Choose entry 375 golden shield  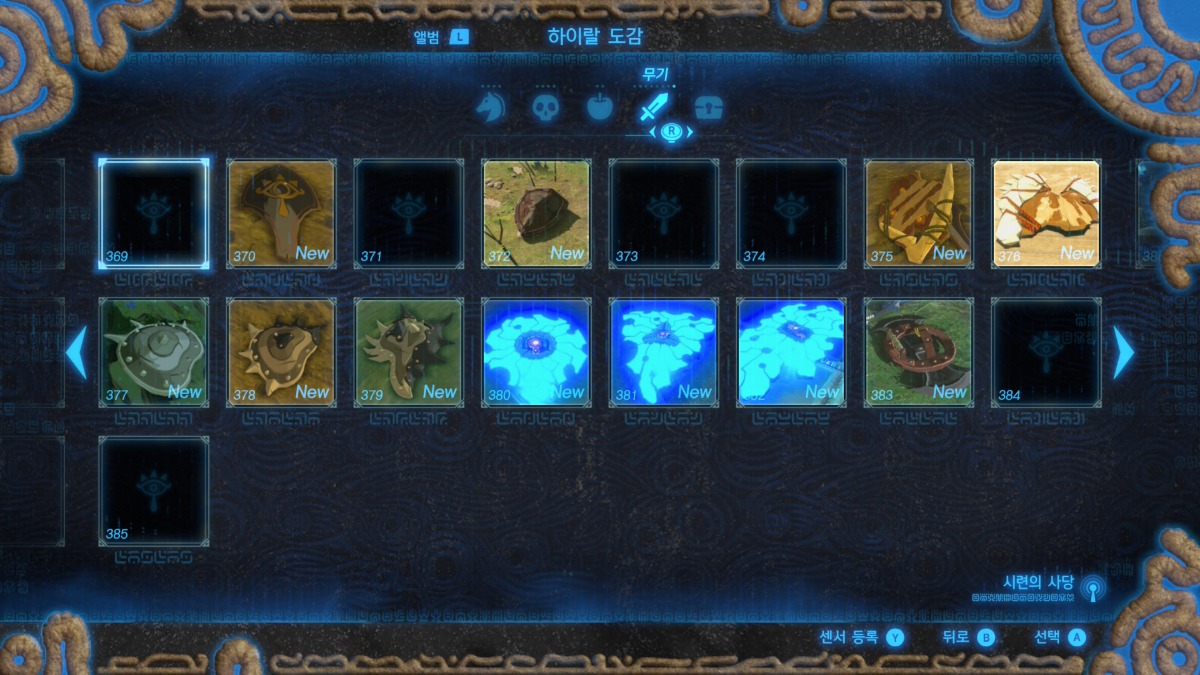pyautogui.click(x=918, y=214)
